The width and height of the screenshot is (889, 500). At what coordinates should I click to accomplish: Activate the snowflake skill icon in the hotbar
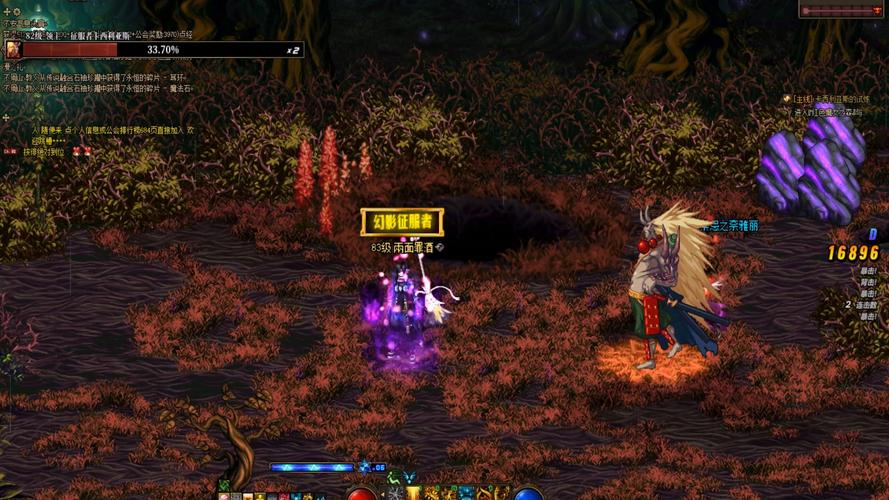(x=395, y=493)
